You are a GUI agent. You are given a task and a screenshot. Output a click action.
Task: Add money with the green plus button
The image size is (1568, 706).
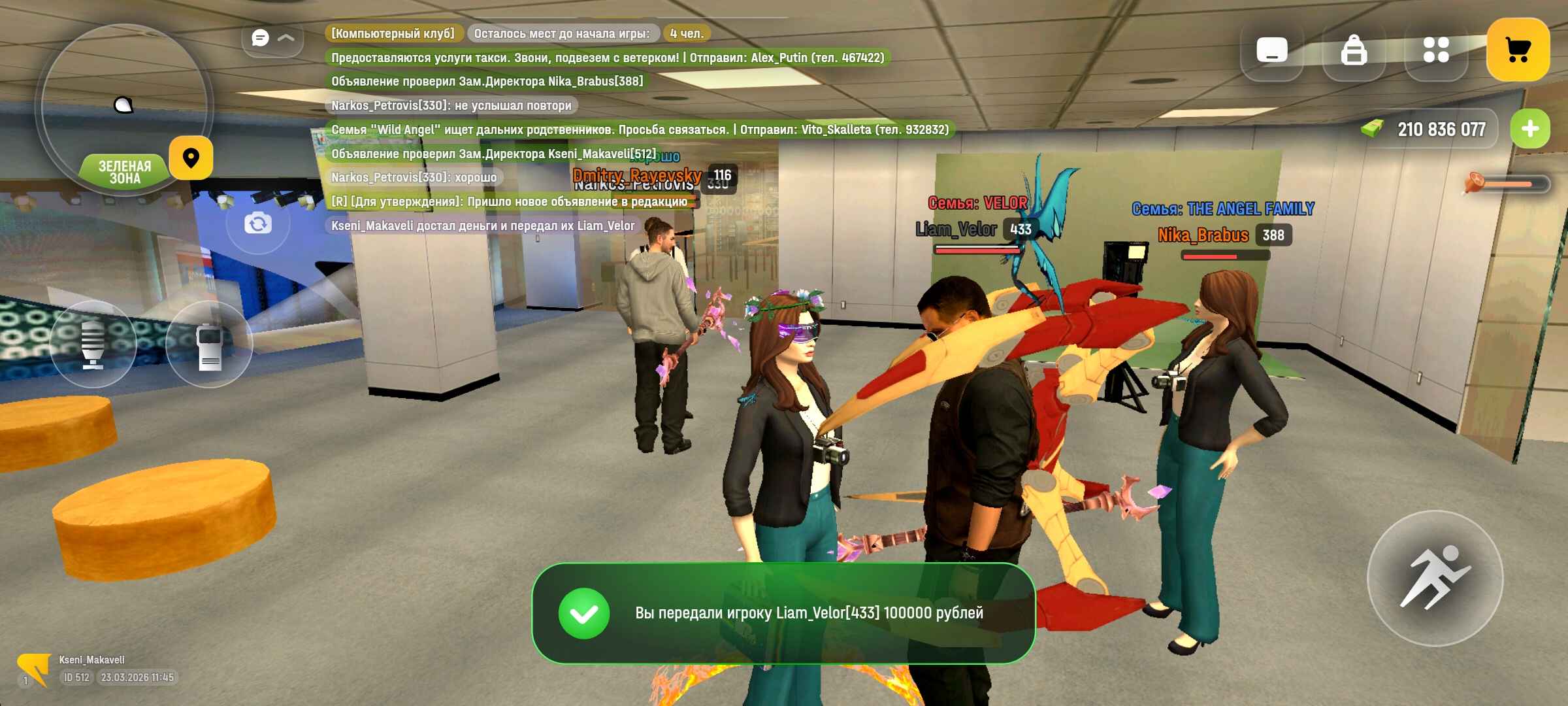[1529, 129]
